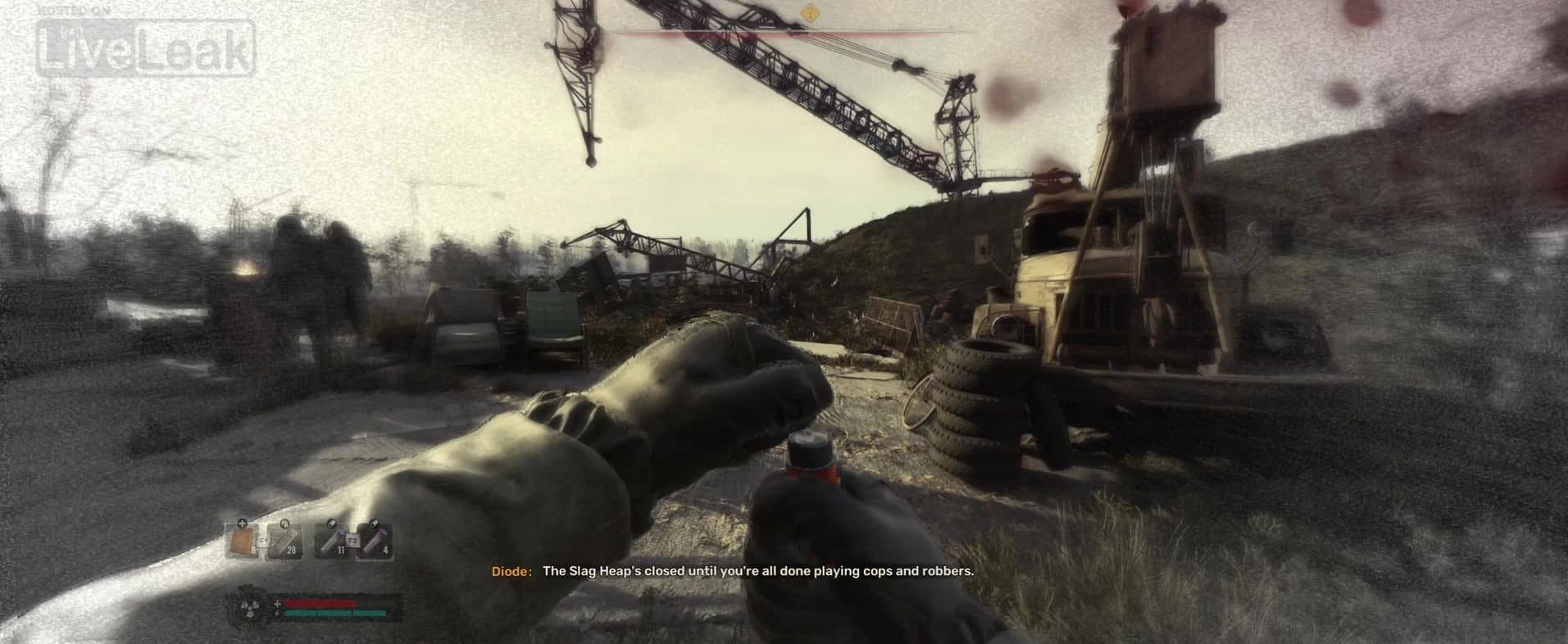Screen dimensions: 1568x644
Task: Select the orange medkit quick slot
Action: (243, 542)
